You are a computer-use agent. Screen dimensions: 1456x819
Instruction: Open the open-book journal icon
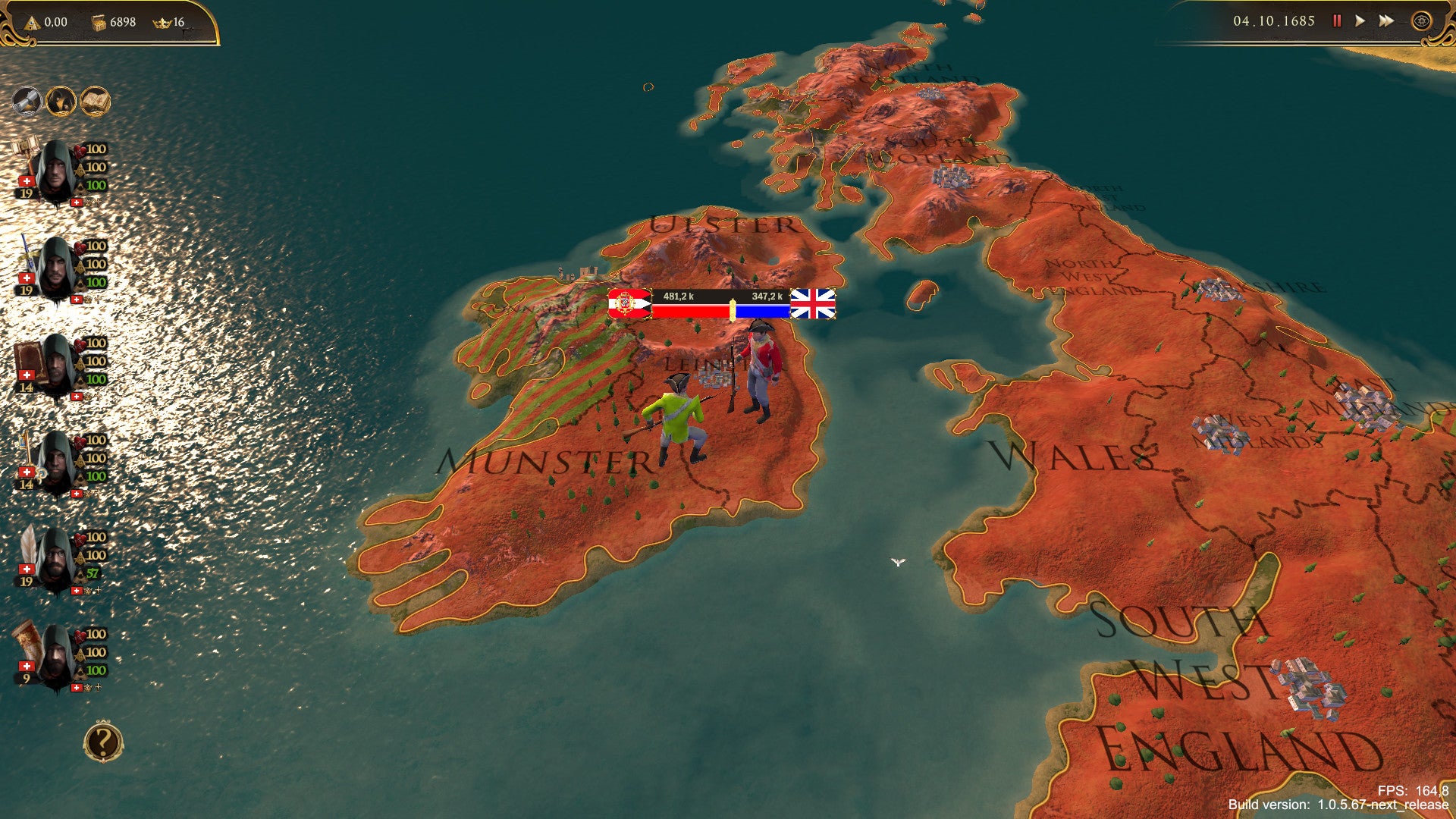pos(96,101)
